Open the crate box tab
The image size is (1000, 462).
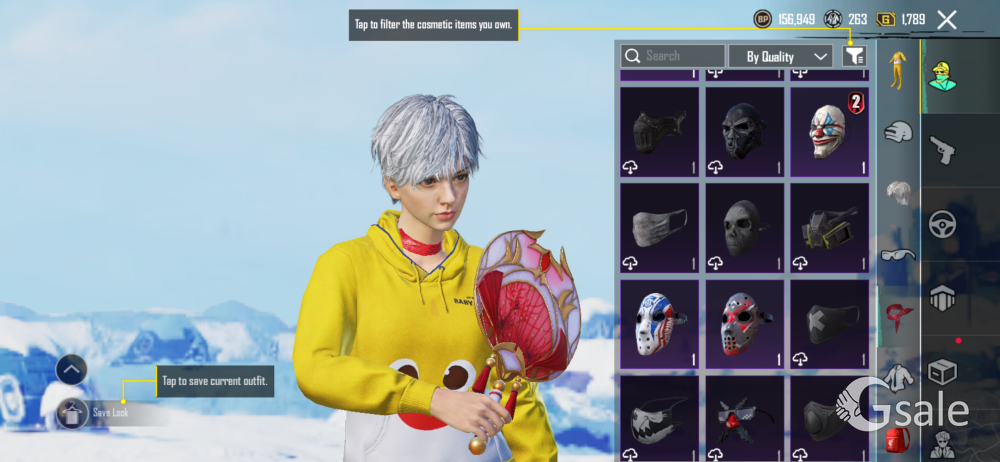[942, 372]
